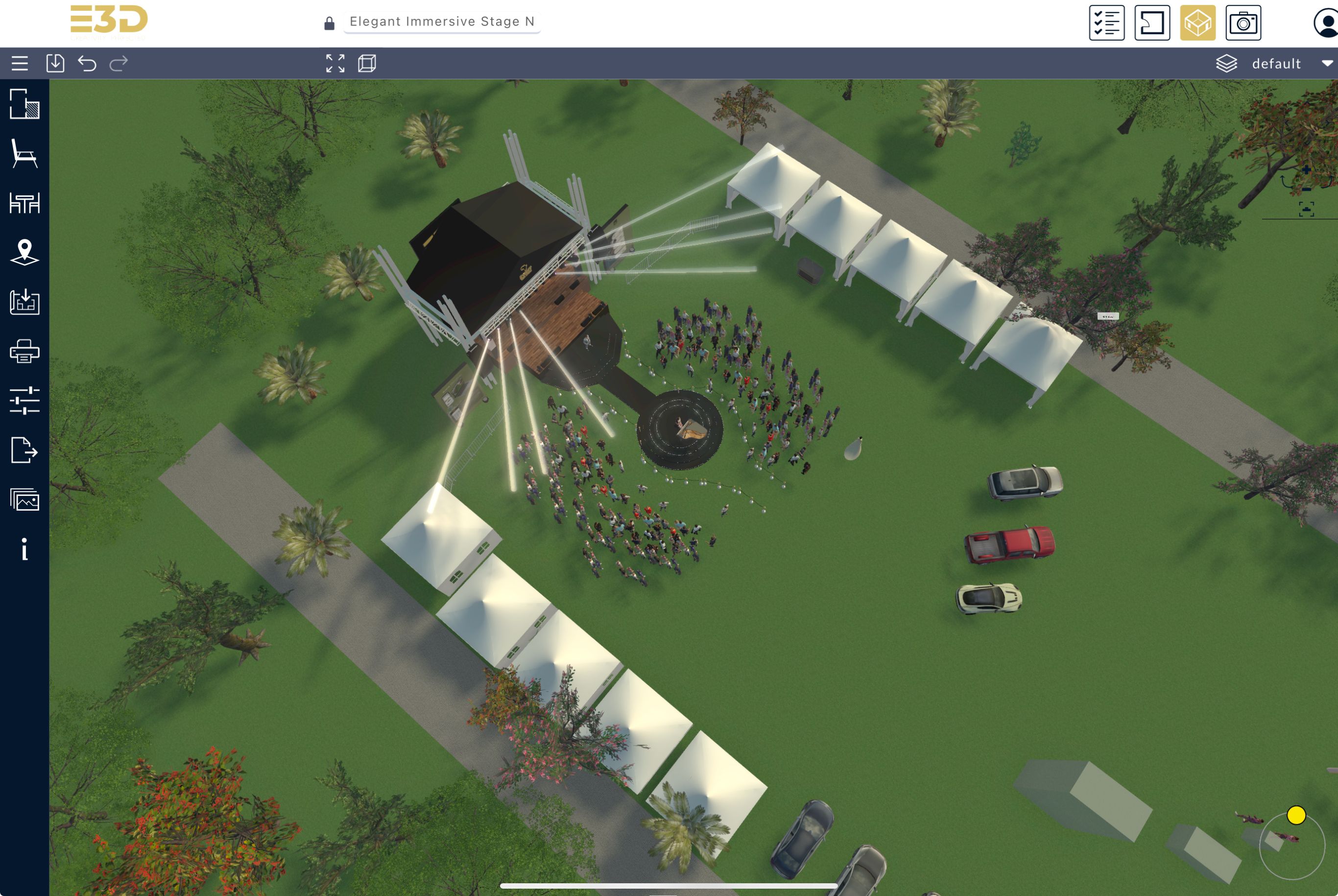Image resolution: width=1338 pixels, height=896 pixels.
Task: Select the 3D cube view mode
Action: click(x=1197, y=24)
